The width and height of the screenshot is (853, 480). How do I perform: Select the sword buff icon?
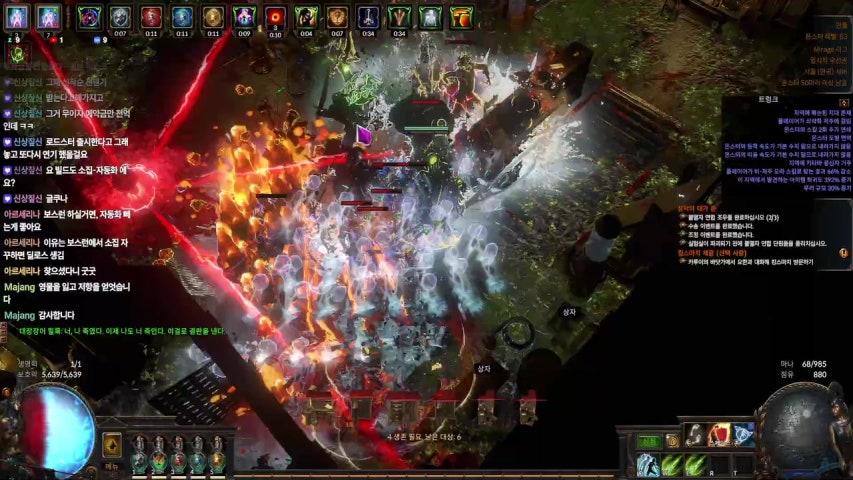(x=368, y=17)
